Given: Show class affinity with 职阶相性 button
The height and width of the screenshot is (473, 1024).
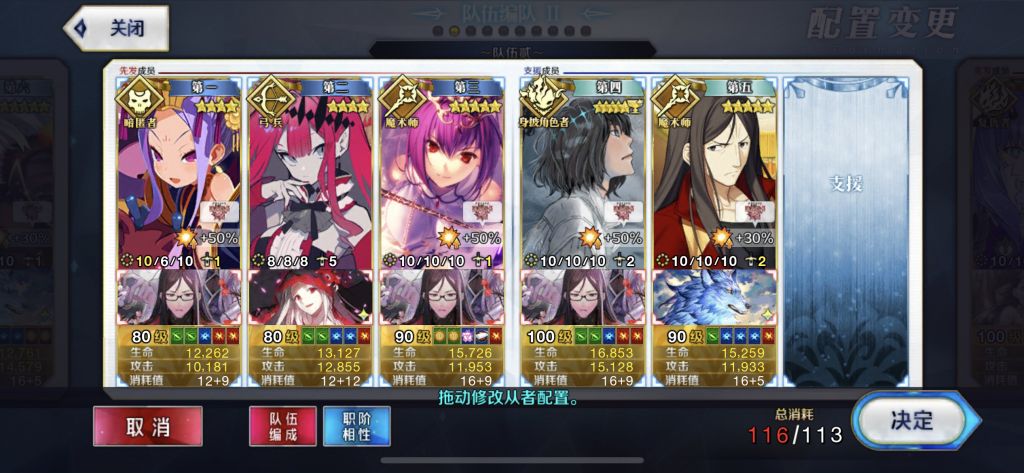Looking at the screenshot, I should 357,426.
